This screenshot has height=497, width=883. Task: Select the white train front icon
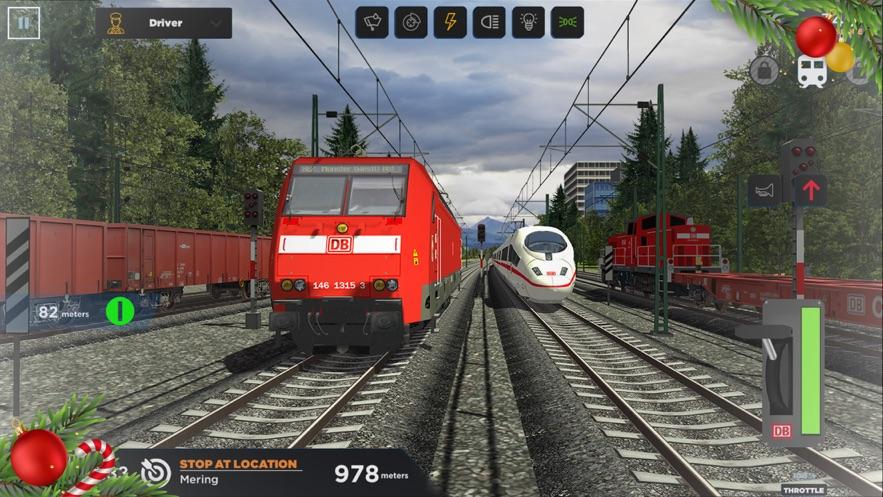pyautogui.click(x=811, y=71)
